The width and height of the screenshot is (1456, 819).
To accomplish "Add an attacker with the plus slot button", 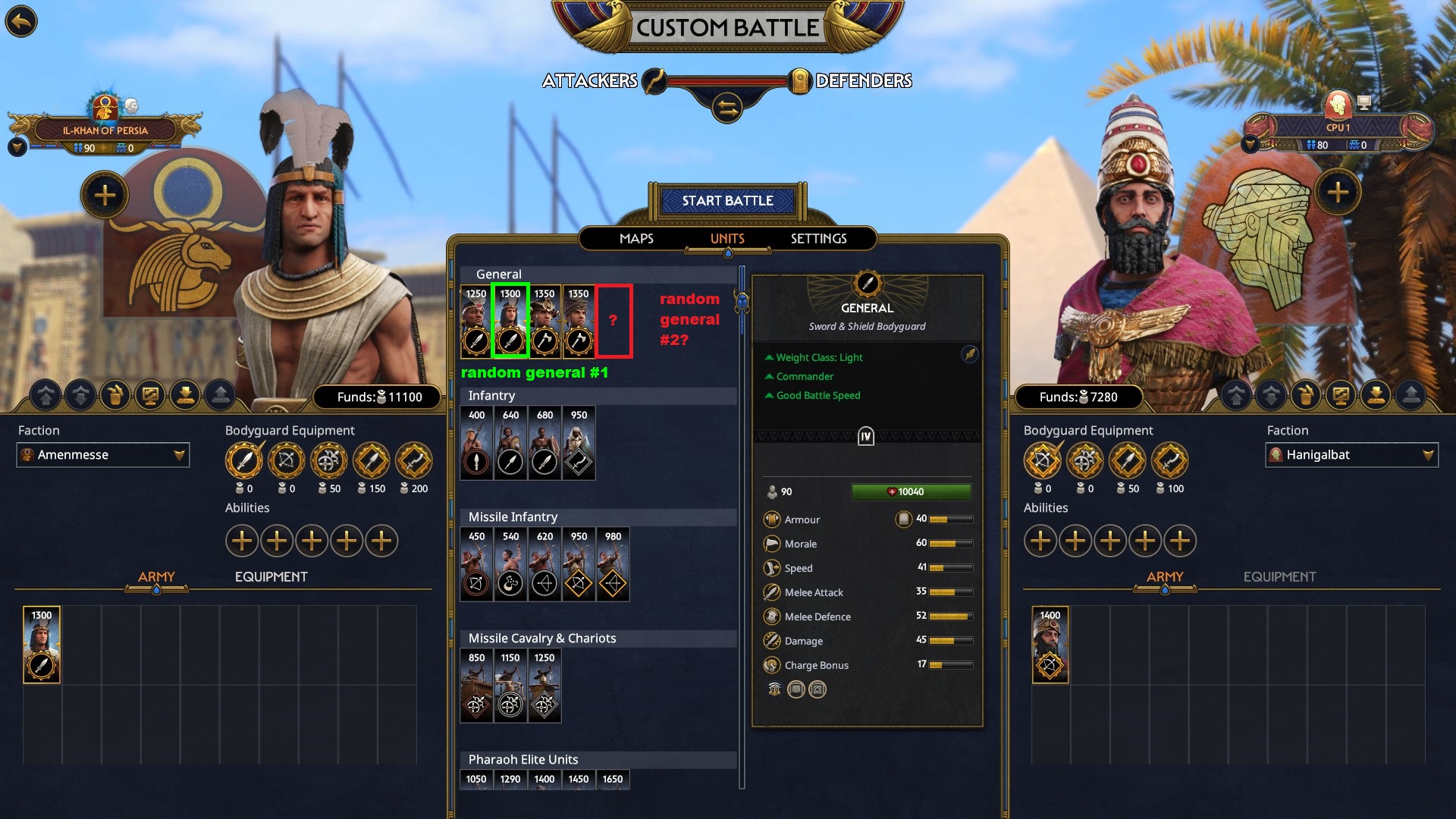I will click(x=103, y=195).
